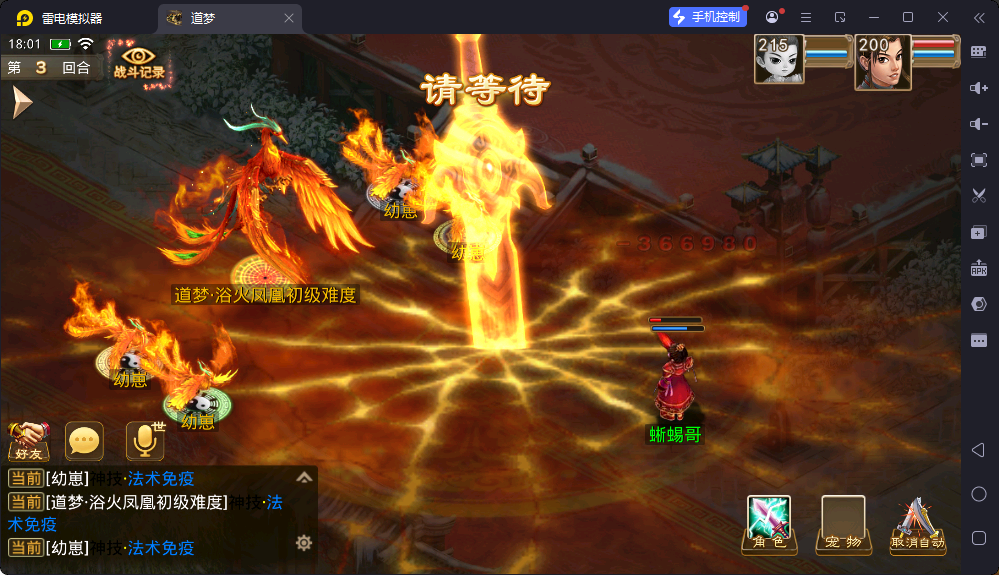Open chat settings gear icon

(x=304, y=543)
